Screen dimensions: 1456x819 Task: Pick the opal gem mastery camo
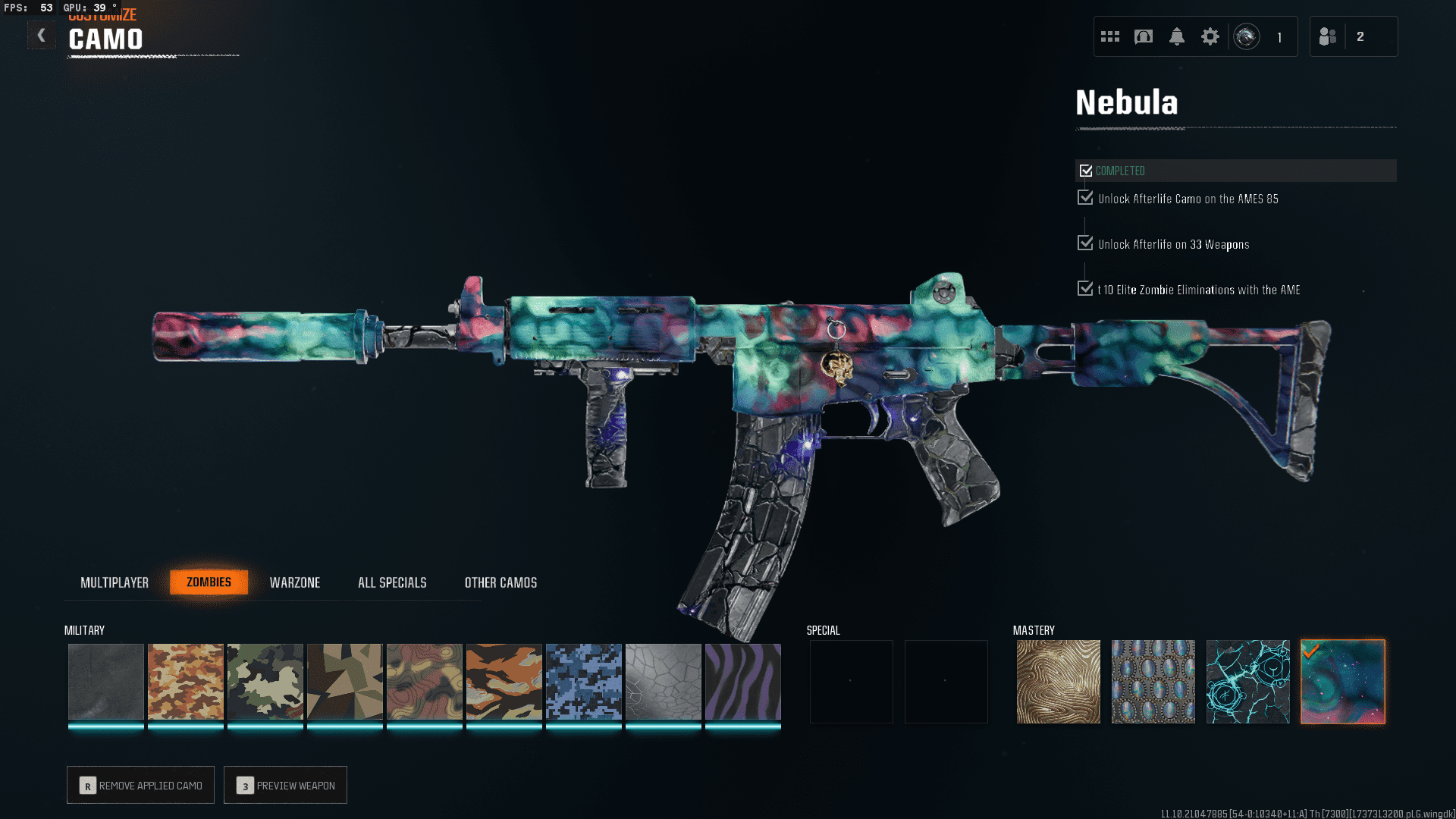[x=1153, y=681]
